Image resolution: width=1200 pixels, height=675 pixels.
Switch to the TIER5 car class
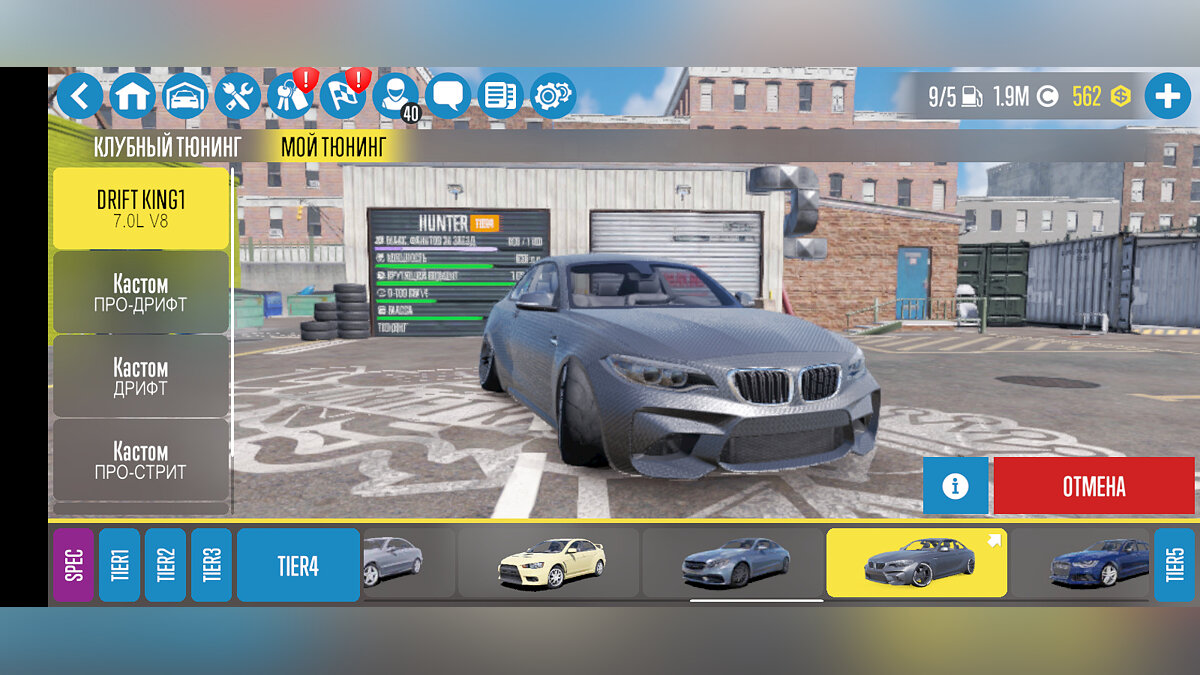point(1174,565)
